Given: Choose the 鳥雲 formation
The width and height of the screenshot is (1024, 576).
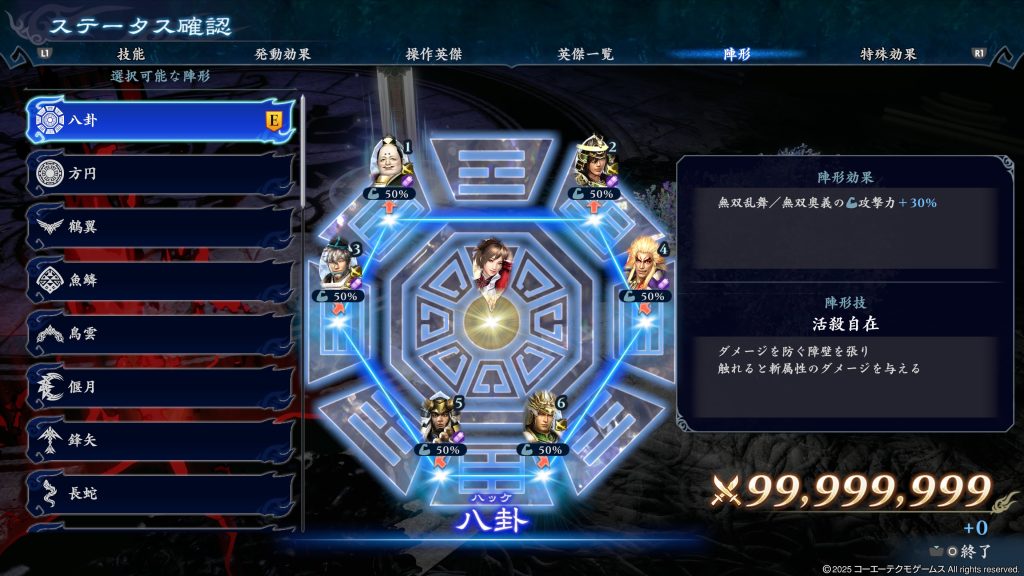Looking at the screenshot, I should click(x=160, y=333).
